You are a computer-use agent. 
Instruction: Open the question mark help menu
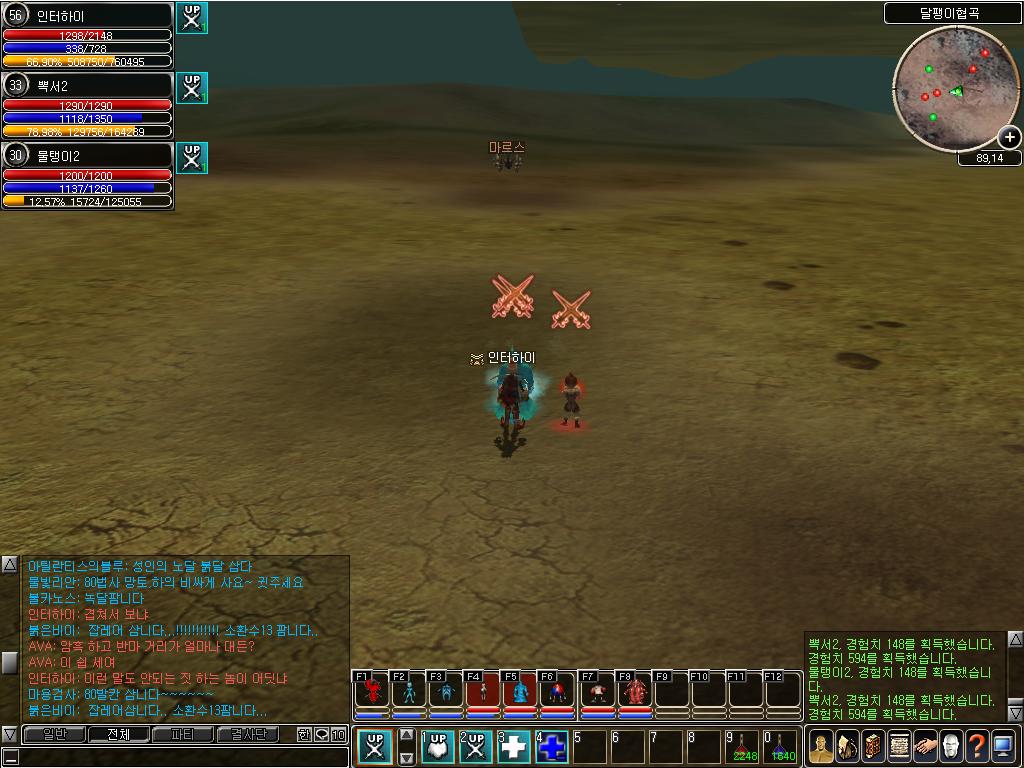pos(977,747)
